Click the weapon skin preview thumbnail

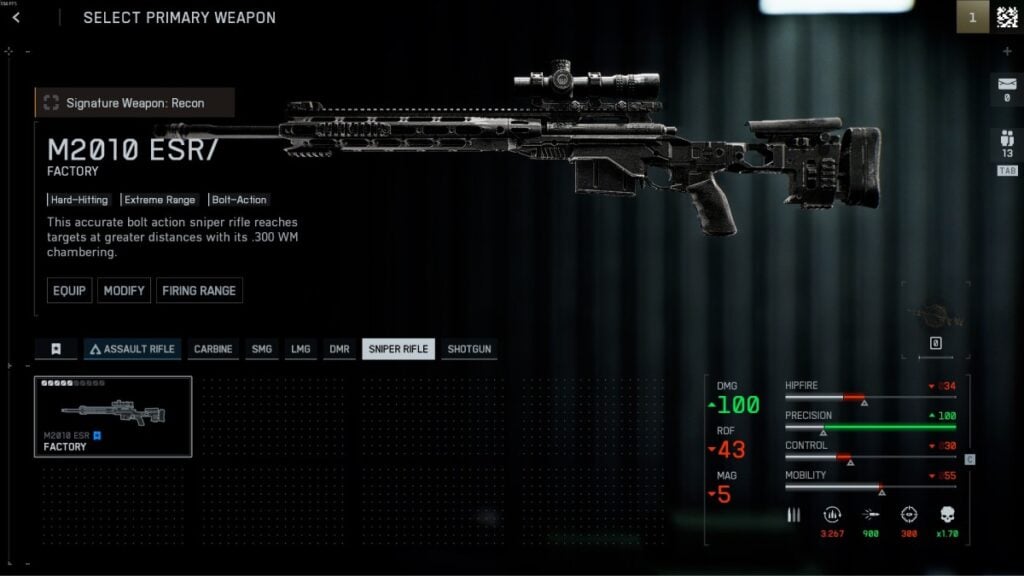[935, 315]
